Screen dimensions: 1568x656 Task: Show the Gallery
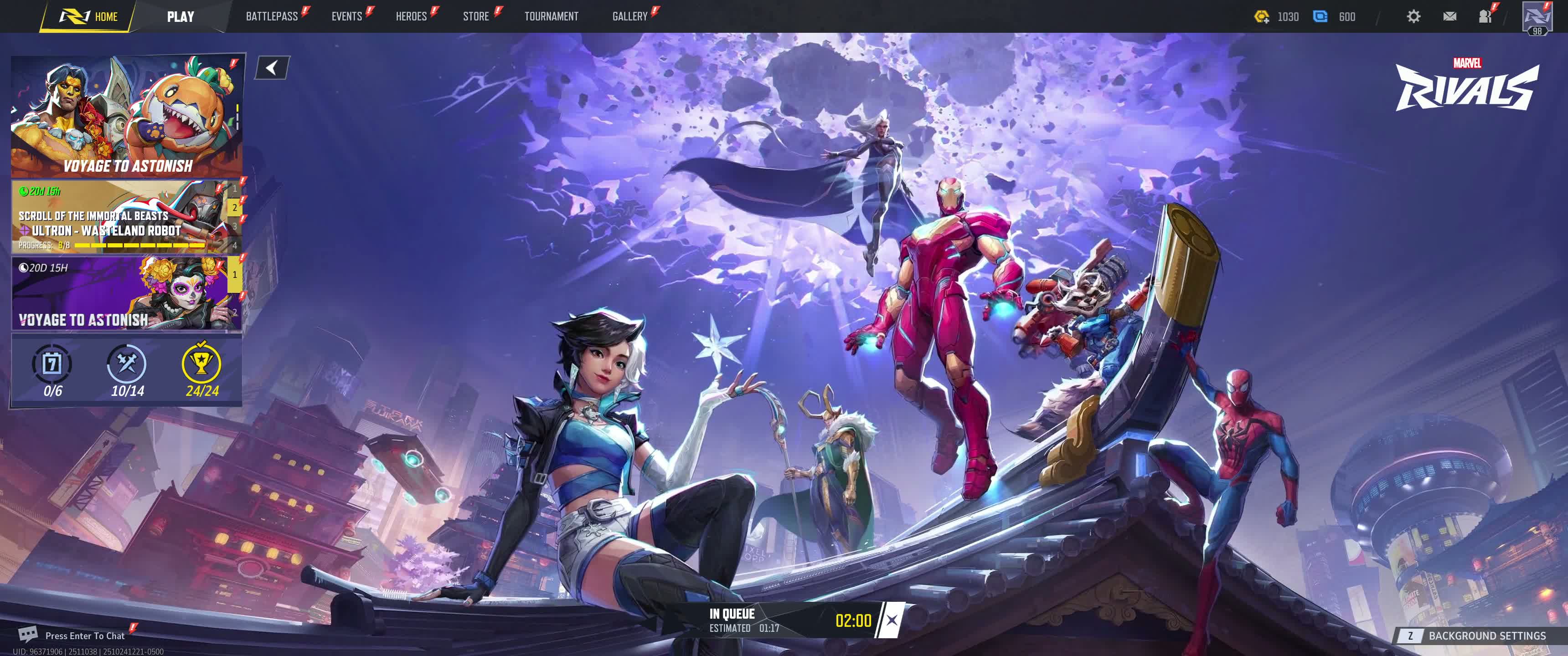(x=629, y=16)
